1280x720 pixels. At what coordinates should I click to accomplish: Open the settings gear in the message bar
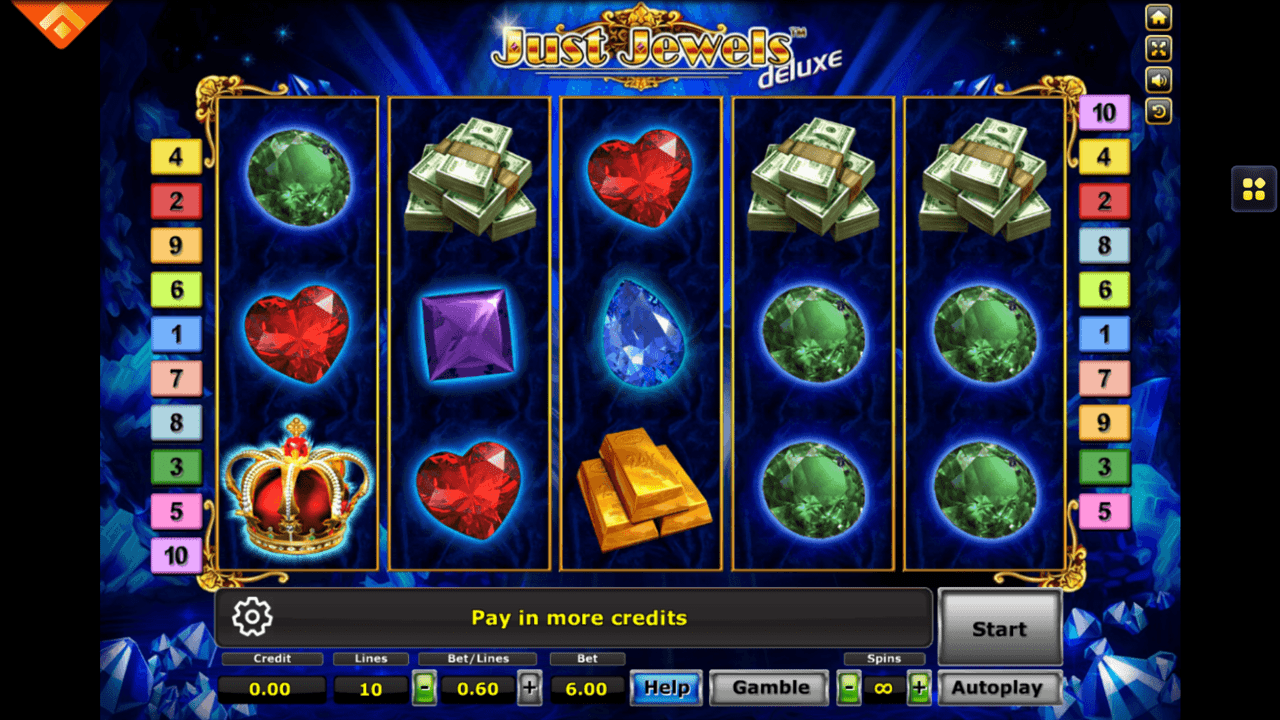[x=252, y=617]
